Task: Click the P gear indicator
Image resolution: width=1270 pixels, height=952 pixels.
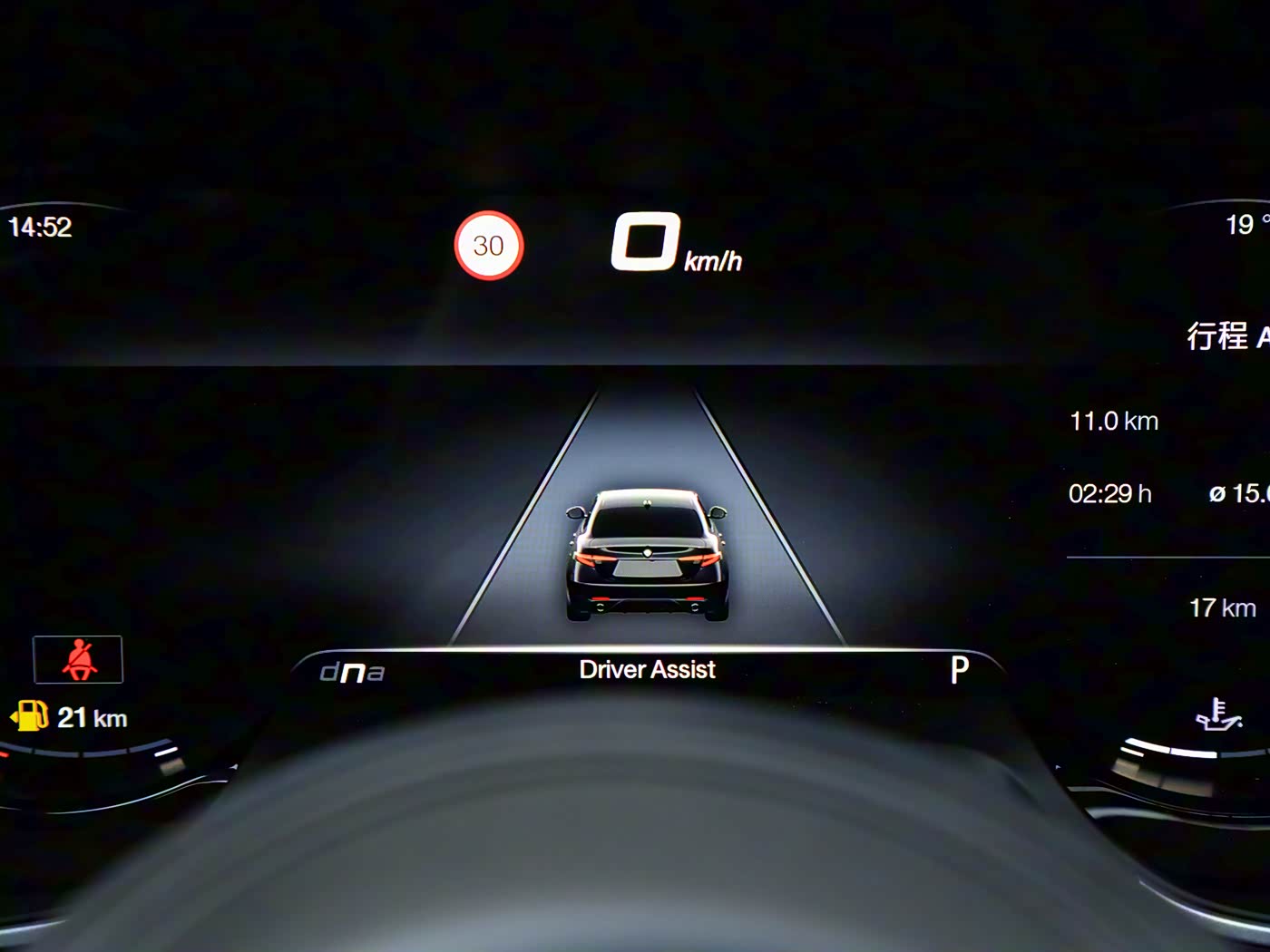Action: (959, 670)
